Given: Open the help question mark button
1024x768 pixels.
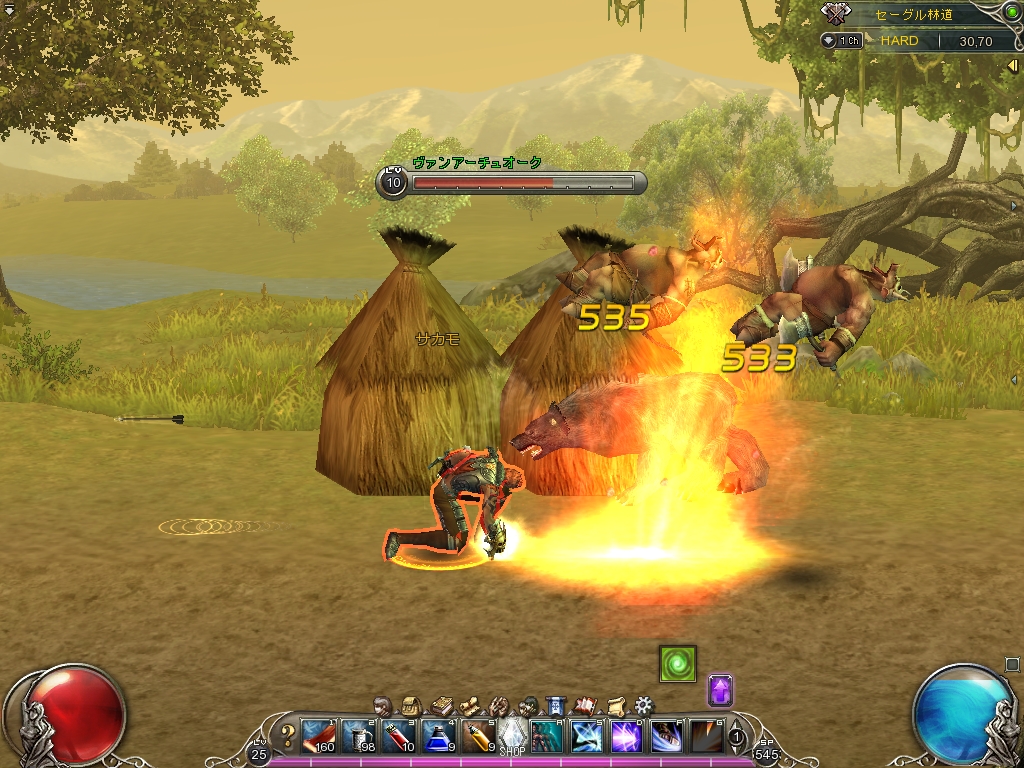Looking at the screenshot, I should click(287, 737).
